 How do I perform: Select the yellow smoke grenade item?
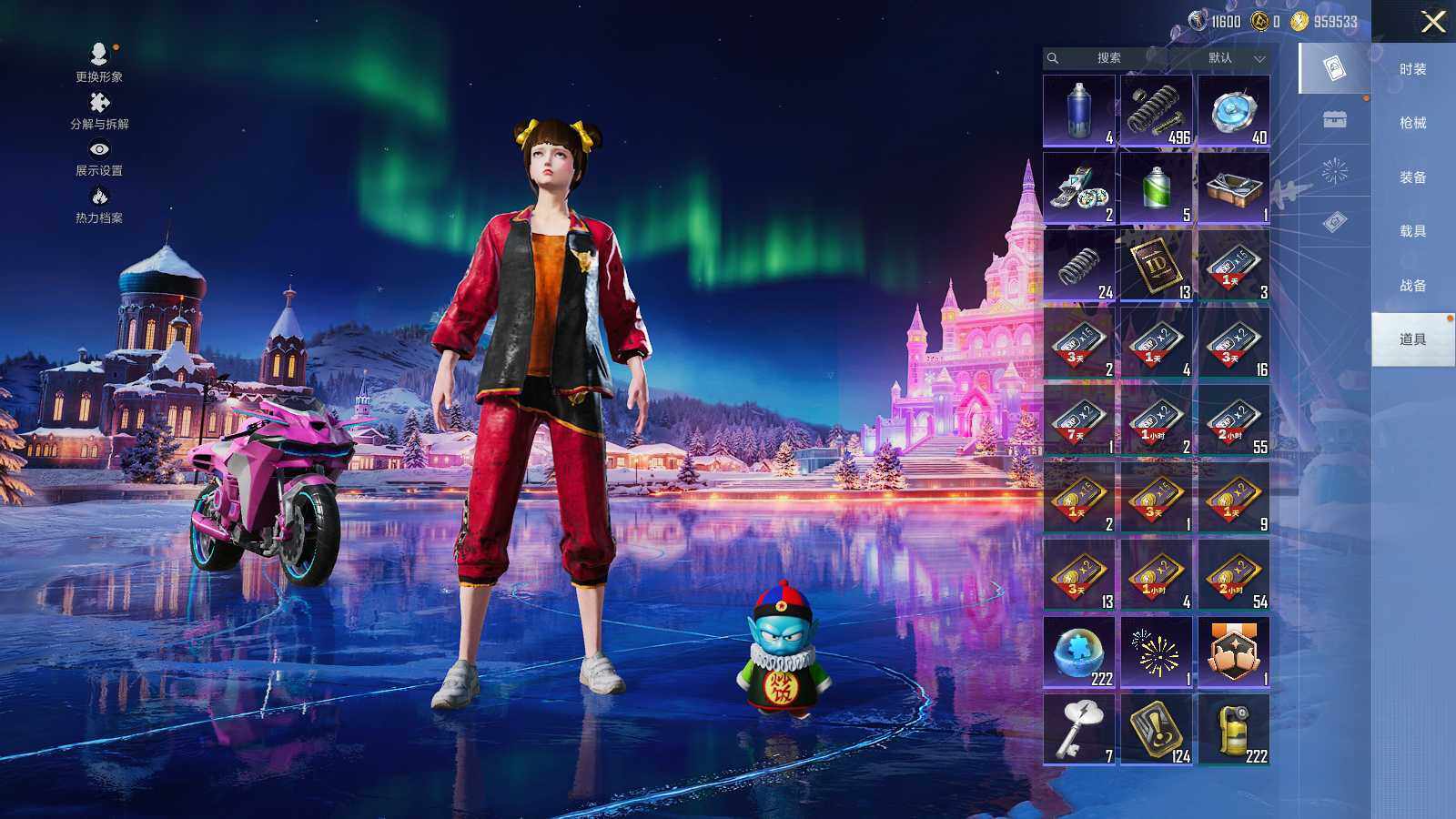pyautogui.click(x=1233, y=729)
